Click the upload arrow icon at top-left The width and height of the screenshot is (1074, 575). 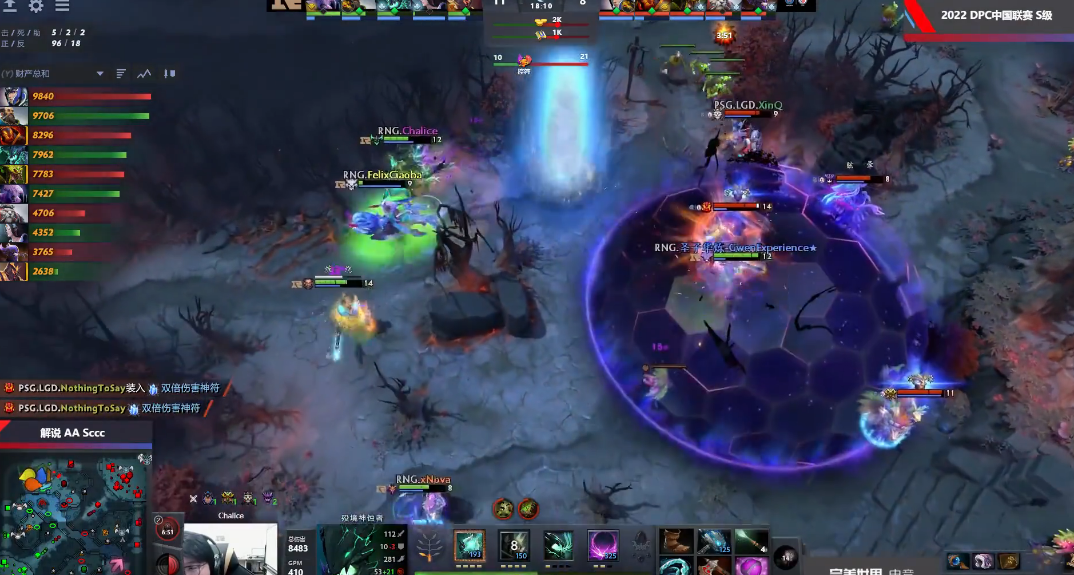click(x=12, y=6)
